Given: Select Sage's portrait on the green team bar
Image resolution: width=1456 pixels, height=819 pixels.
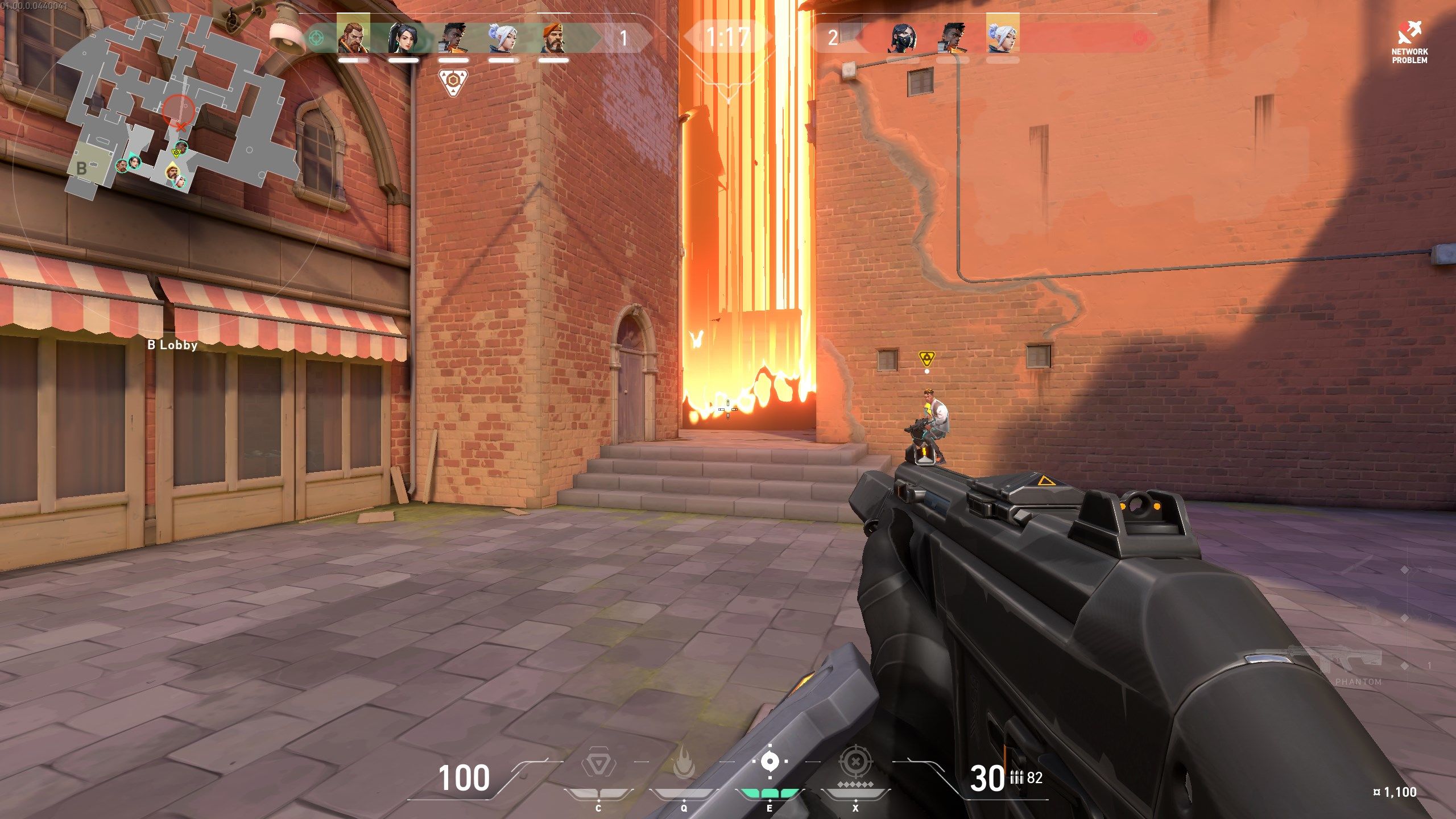Looking at the screenshot, I should point(403,38).
